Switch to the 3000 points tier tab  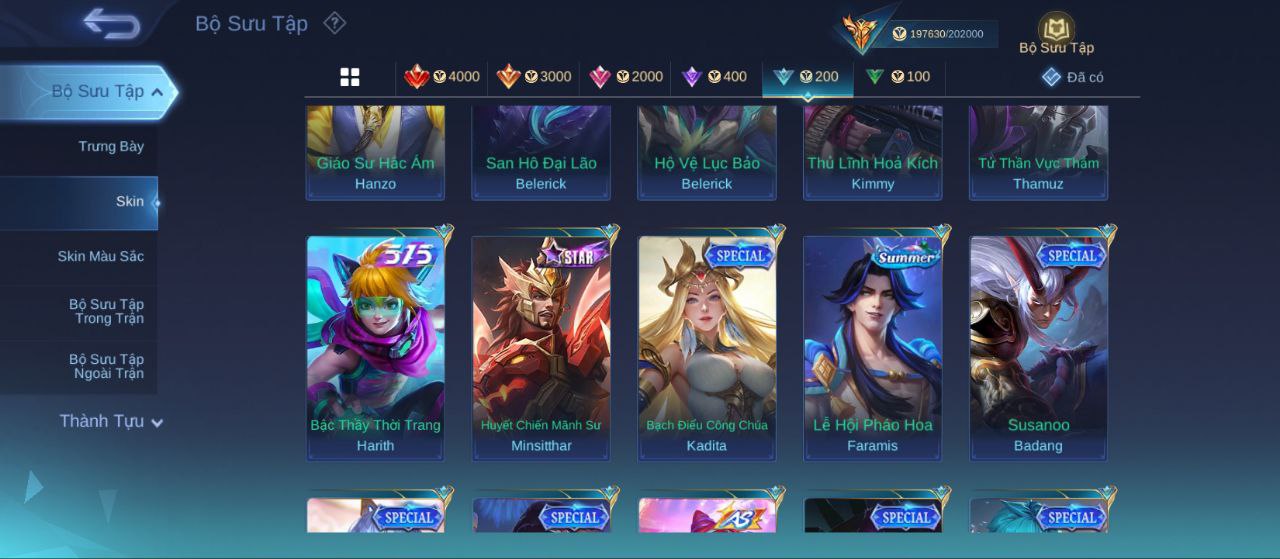tap(534, 77)
